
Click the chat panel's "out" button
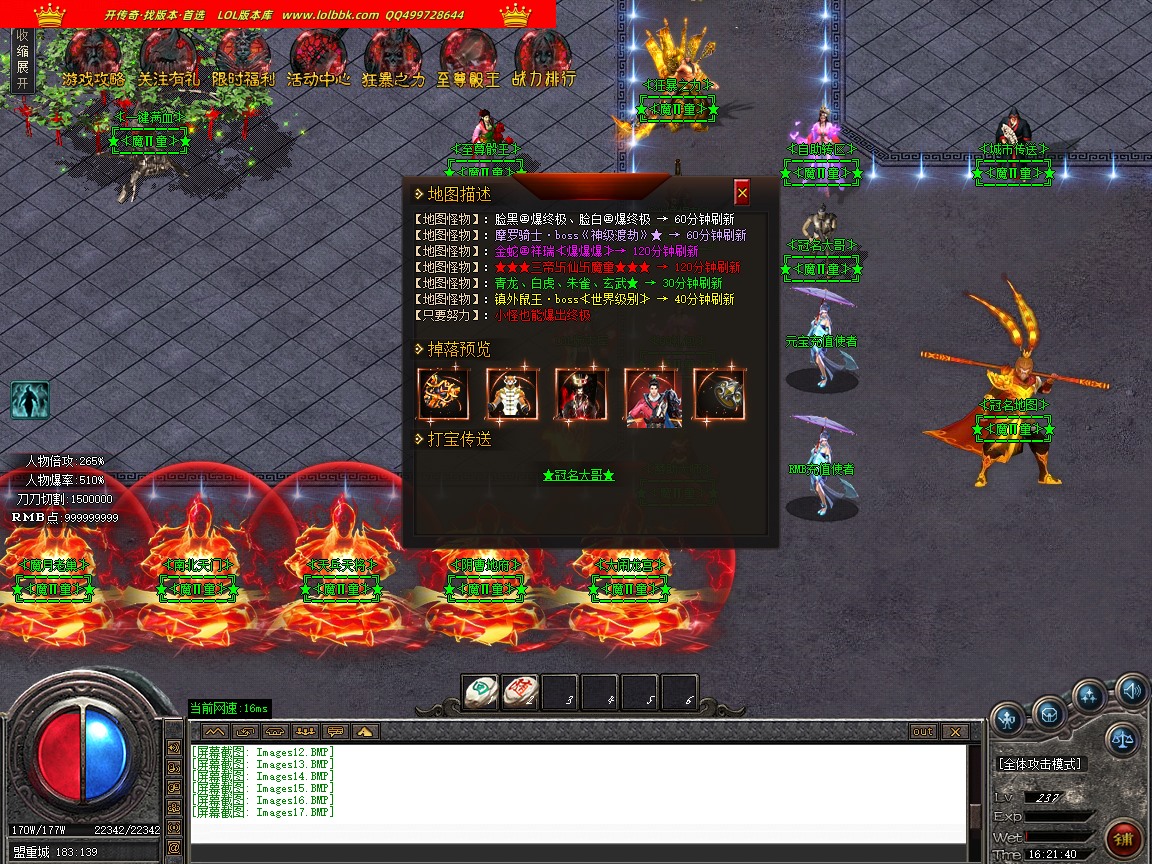click(922, 732)
